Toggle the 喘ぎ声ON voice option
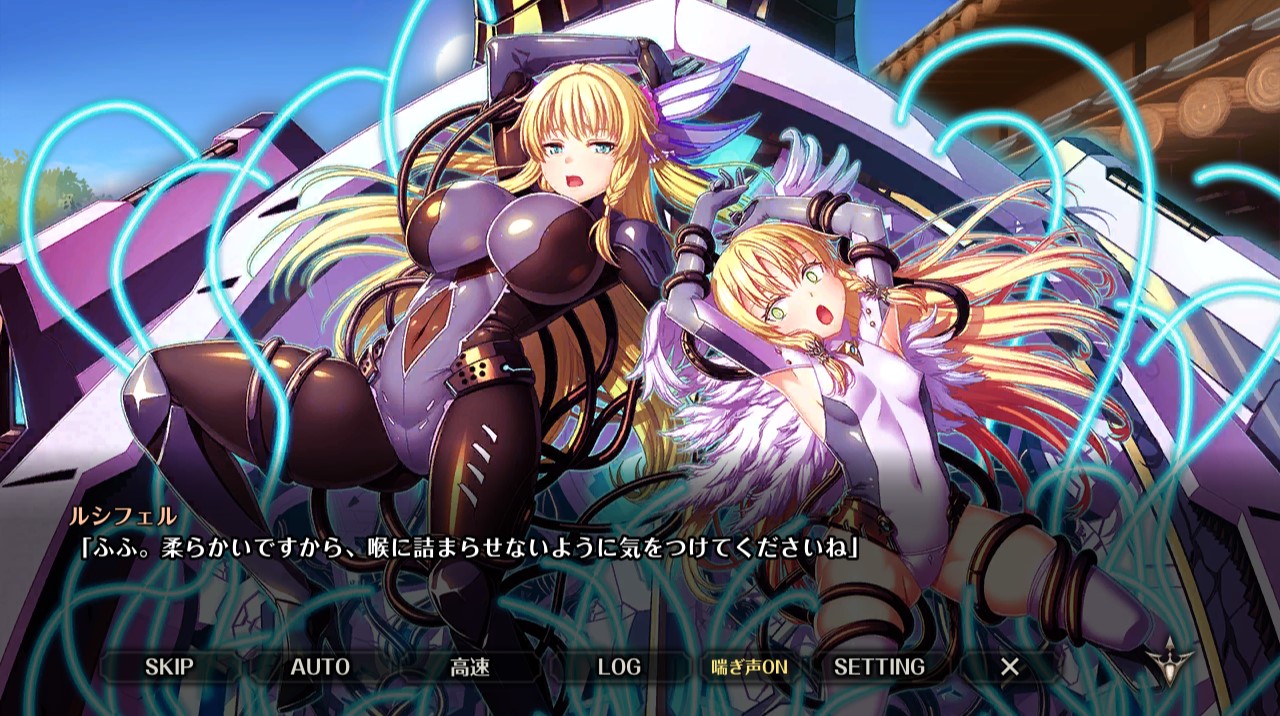This screenshot has width=1280, height=716. pyautogui.click(x=750, y=667)
